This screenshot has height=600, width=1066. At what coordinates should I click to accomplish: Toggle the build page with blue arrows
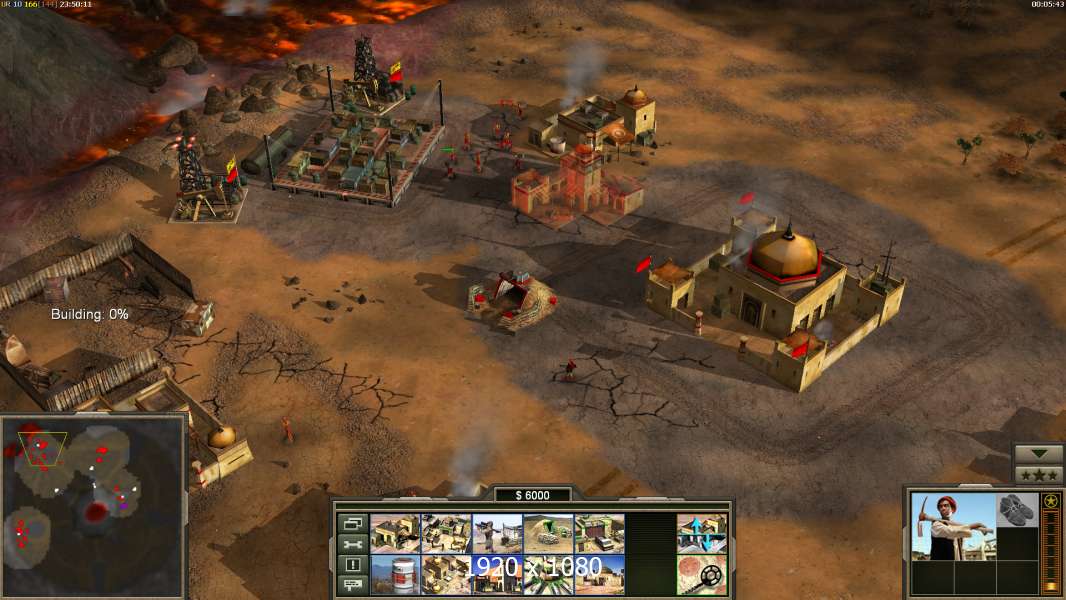pos(702,533)
